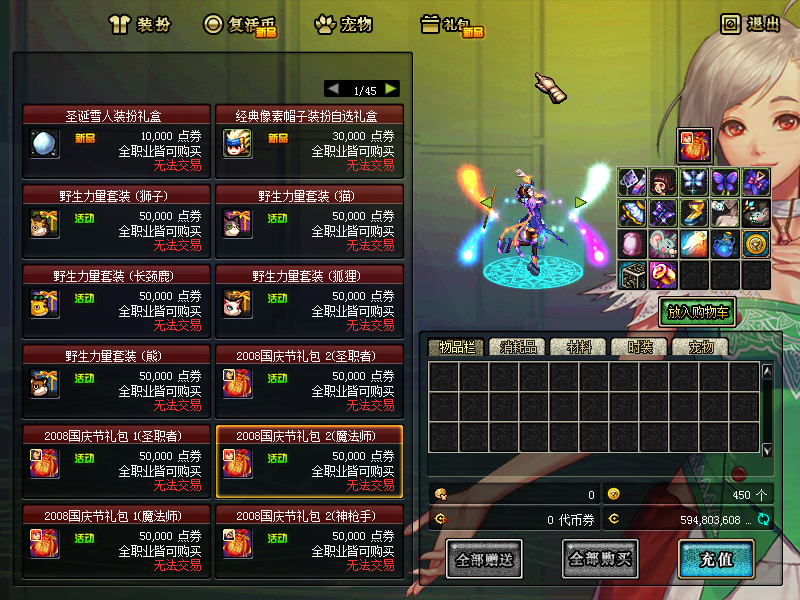Screen dimensions: 800x600
Task: Exit the shop with 退出 button
Action: (750, 24)
